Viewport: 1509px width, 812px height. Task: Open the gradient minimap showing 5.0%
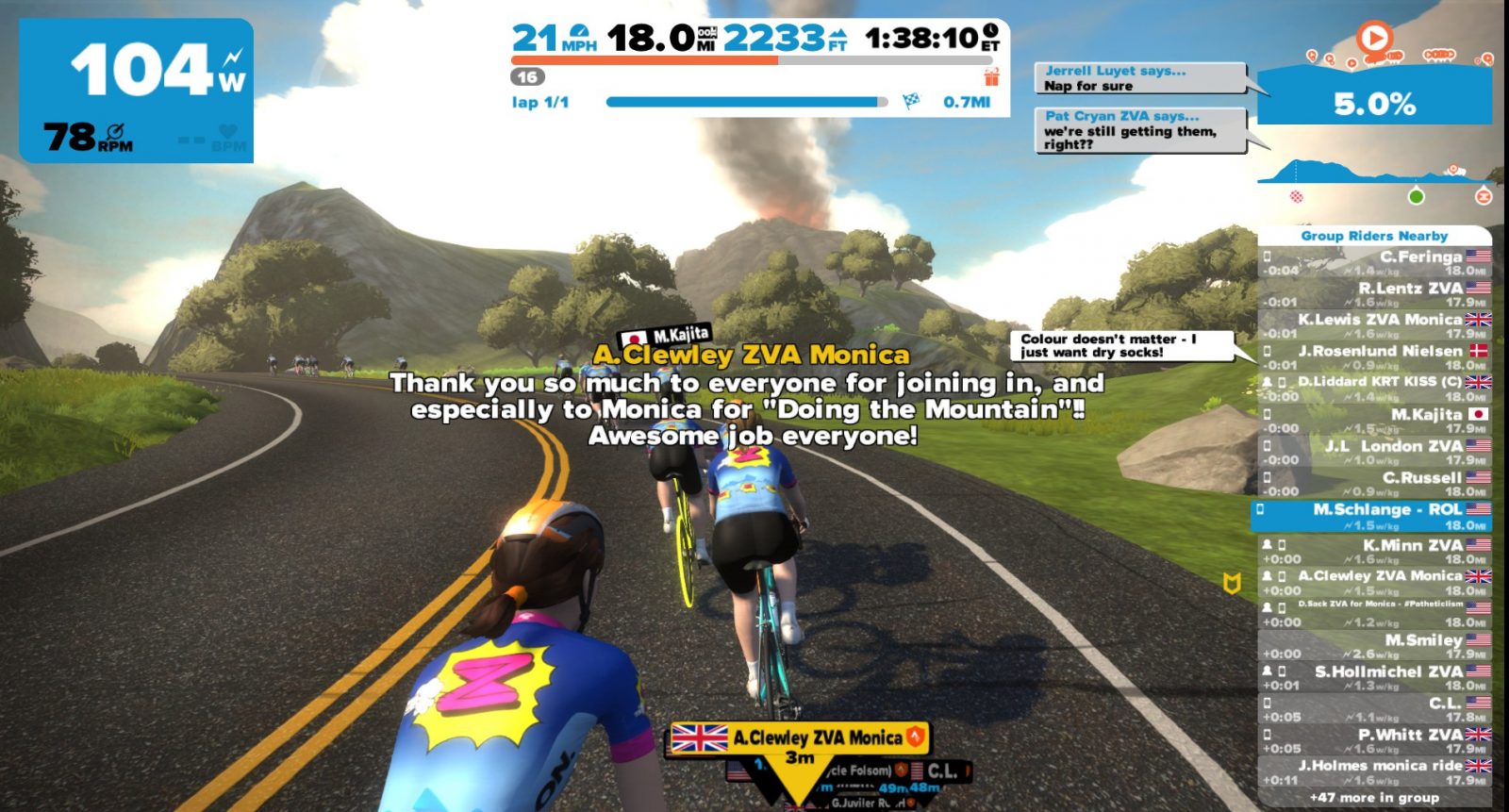1375,94
